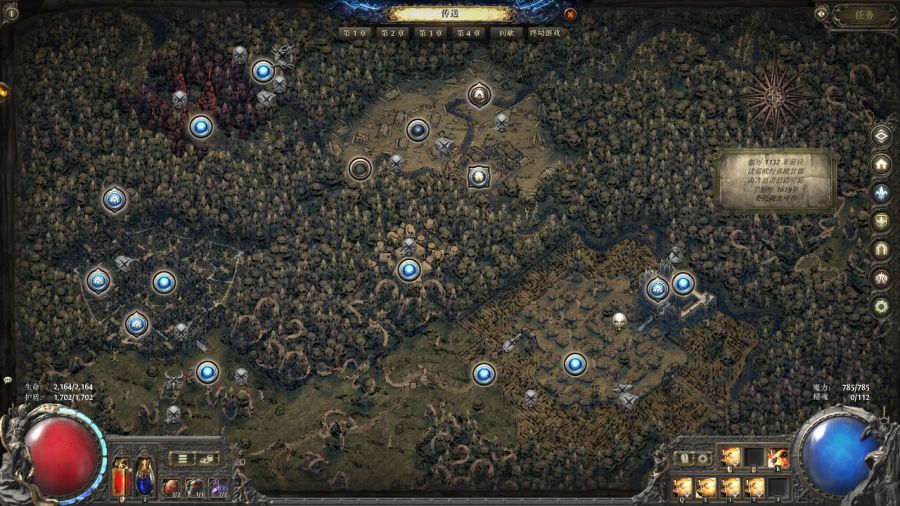Close the 传送 waypoint map
Image resolution: width=900 pixels, height=506 pixels.
click(570, 15)
